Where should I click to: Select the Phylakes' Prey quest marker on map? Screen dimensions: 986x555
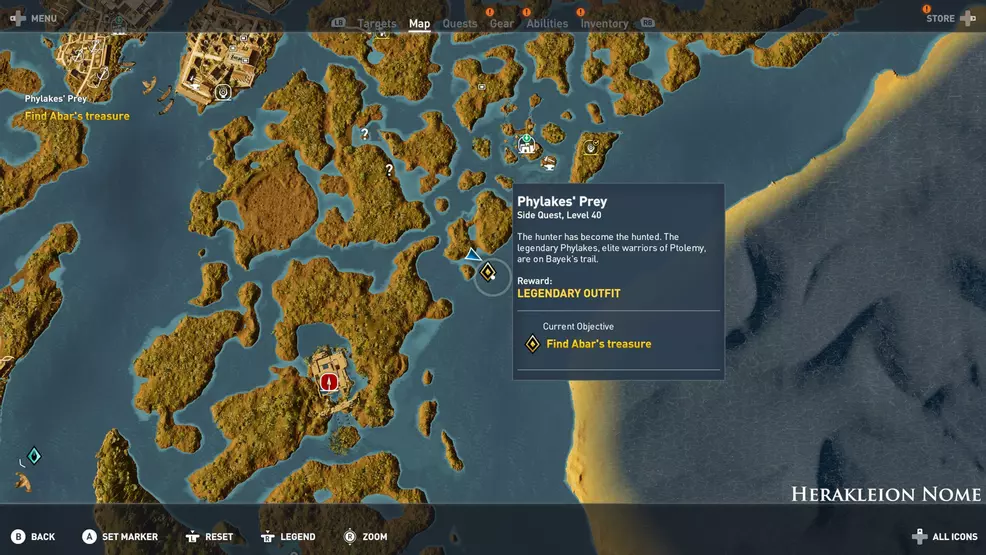pos(489,272)
